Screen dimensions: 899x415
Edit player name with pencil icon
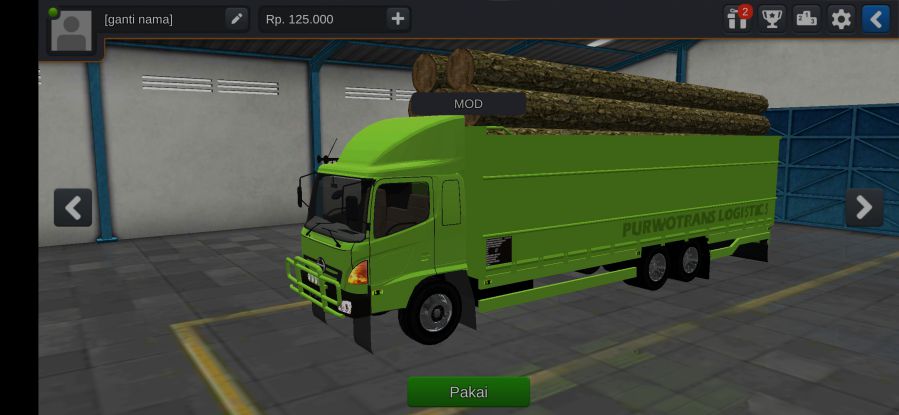[x=236, y=19]
